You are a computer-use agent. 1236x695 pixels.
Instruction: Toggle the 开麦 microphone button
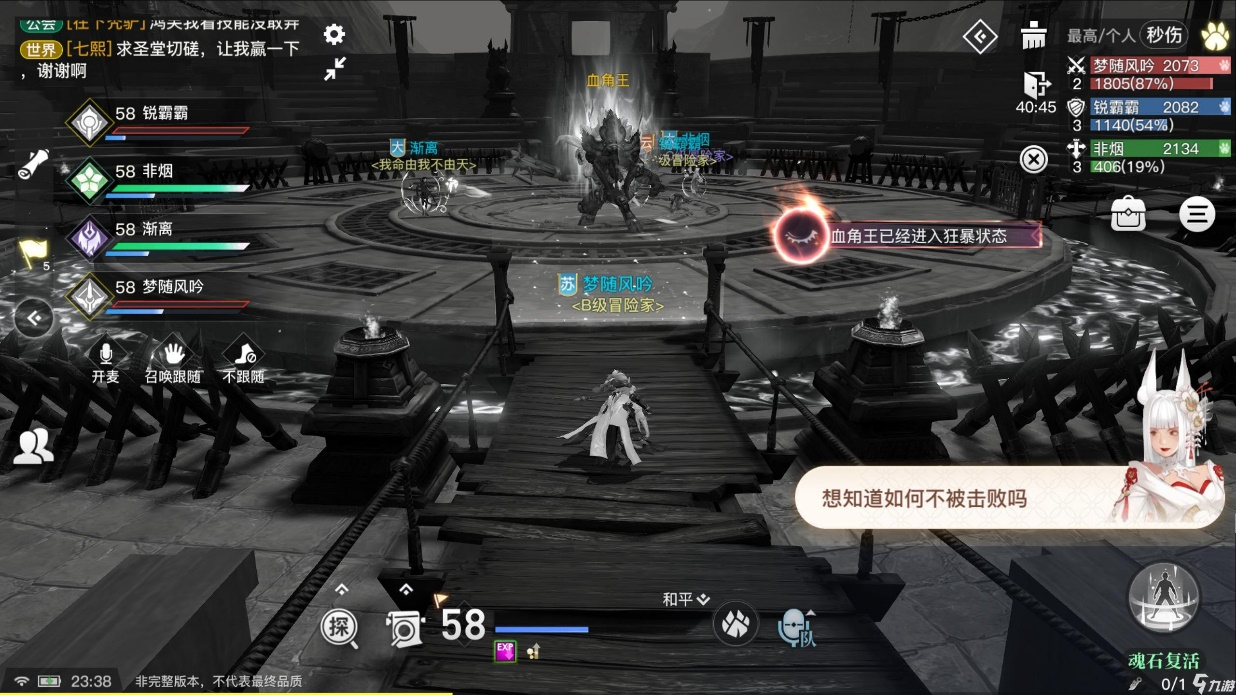point(105,360)
